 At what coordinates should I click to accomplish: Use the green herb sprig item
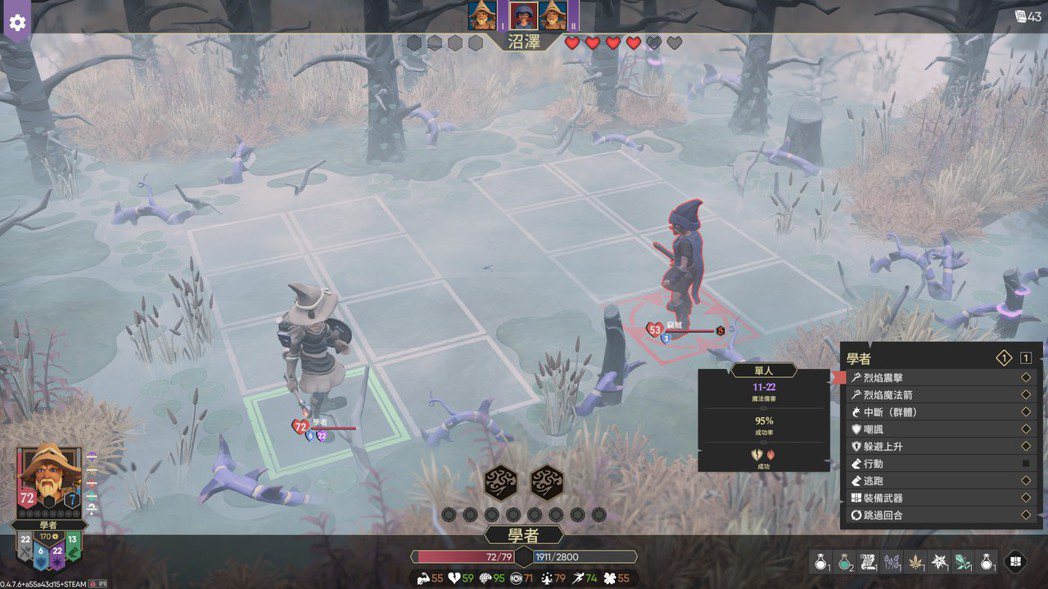pos(962,563)
